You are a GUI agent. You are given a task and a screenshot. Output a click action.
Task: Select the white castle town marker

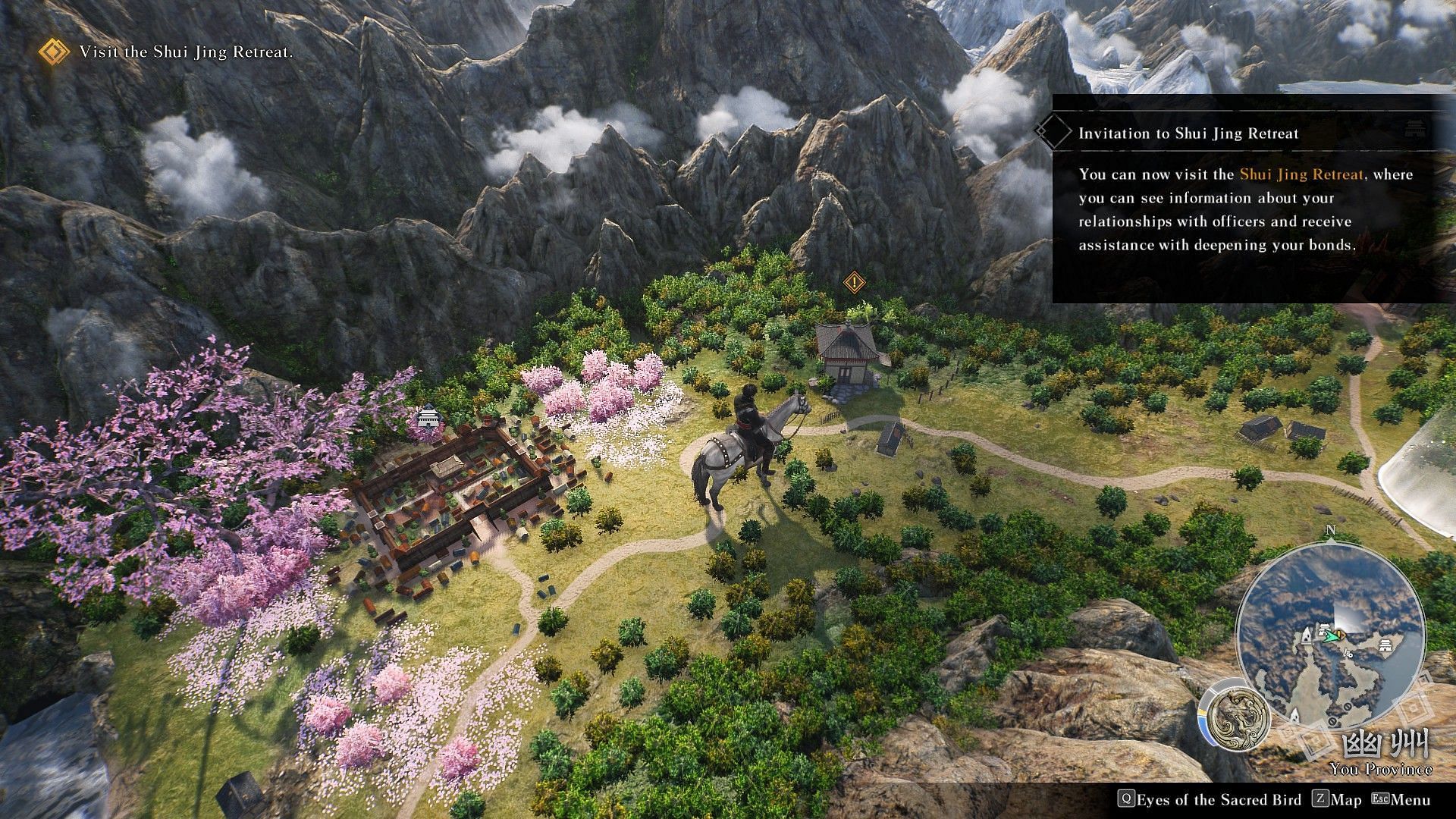429,418
